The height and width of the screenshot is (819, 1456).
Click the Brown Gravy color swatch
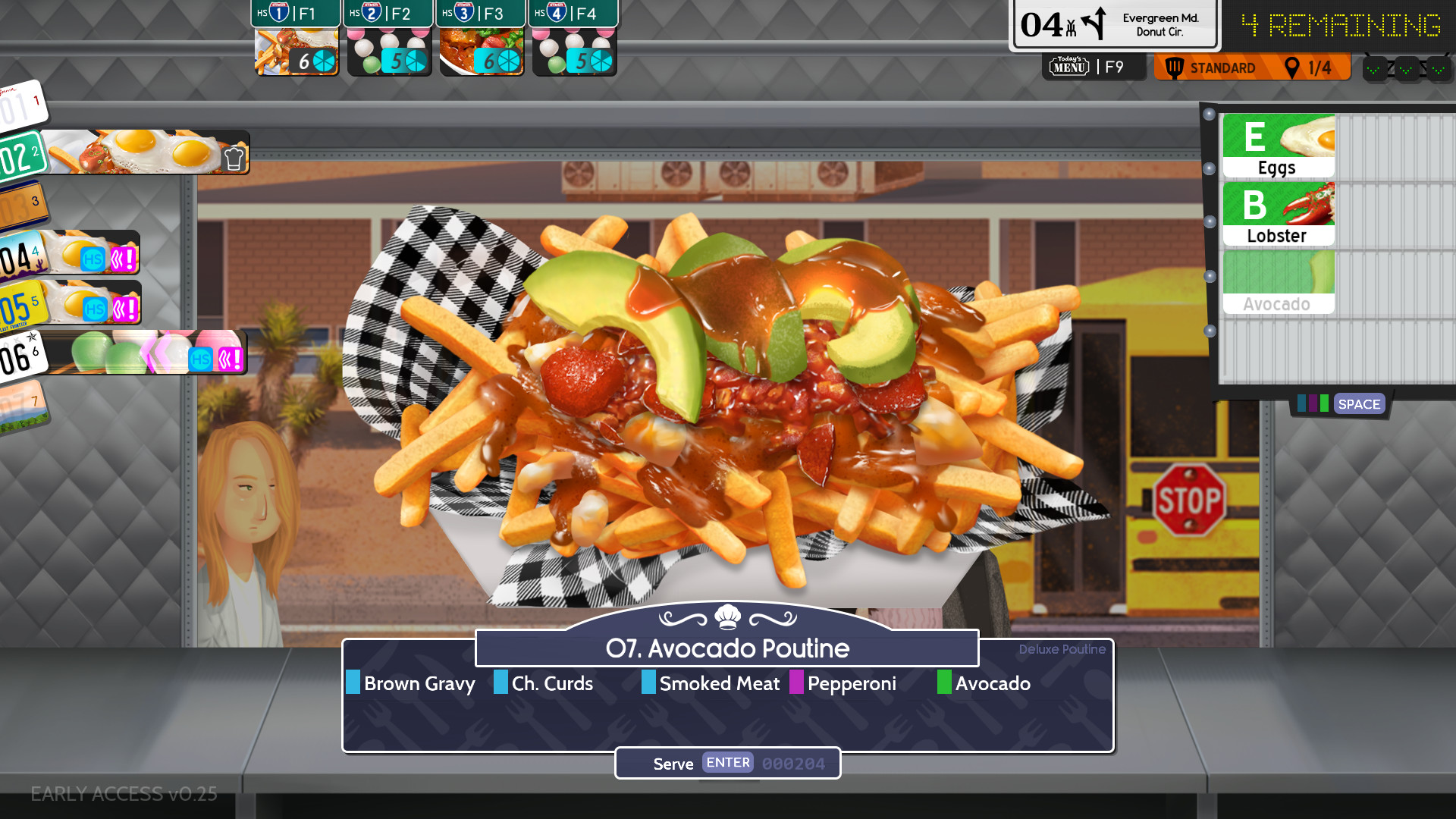[x=353, y=683]
